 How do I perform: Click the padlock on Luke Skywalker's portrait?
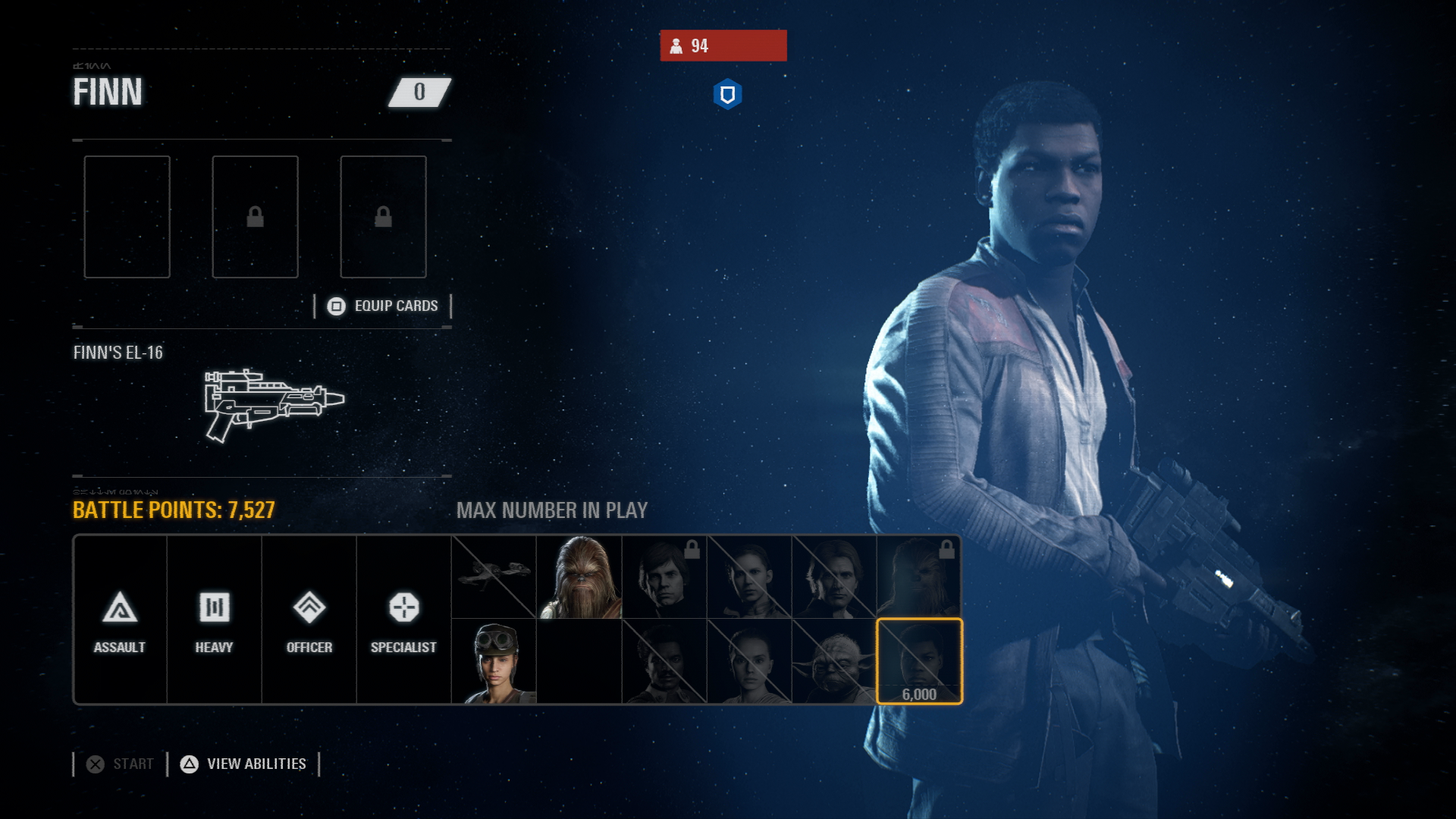tap(692, 551)
